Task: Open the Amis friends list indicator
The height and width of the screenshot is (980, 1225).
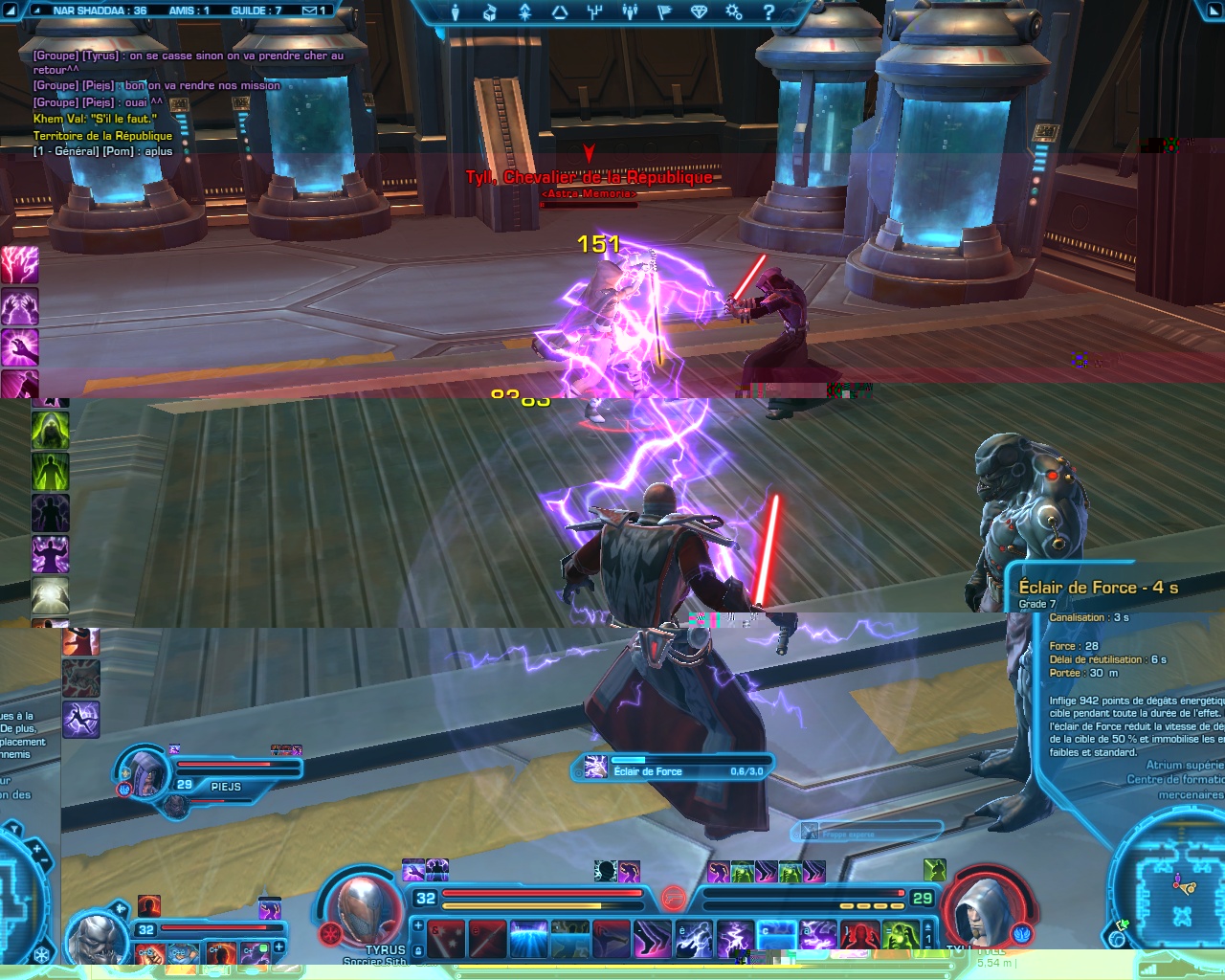Action: (189, 11)
